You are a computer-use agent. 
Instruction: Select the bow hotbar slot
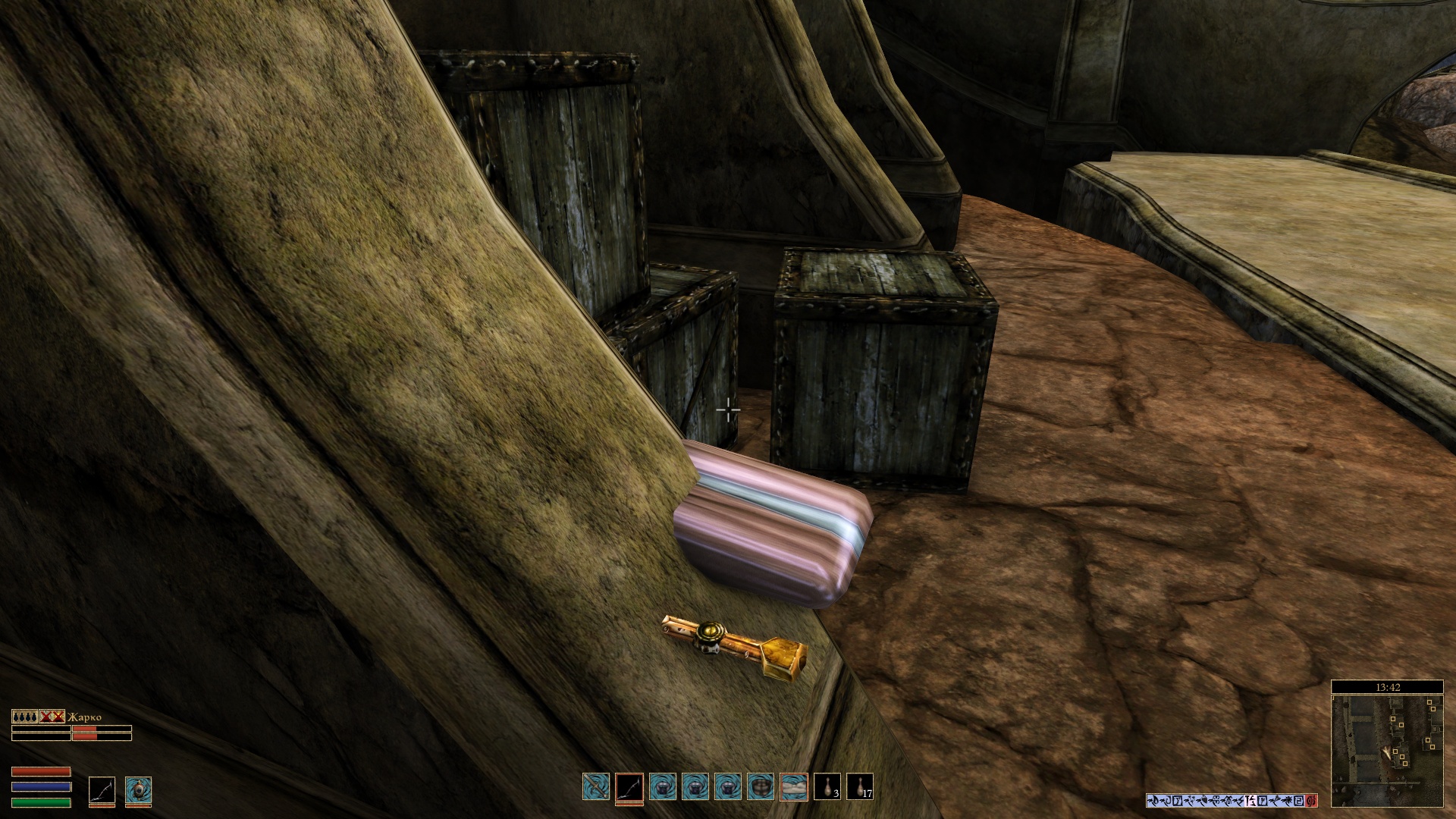[x=629, y=787]
